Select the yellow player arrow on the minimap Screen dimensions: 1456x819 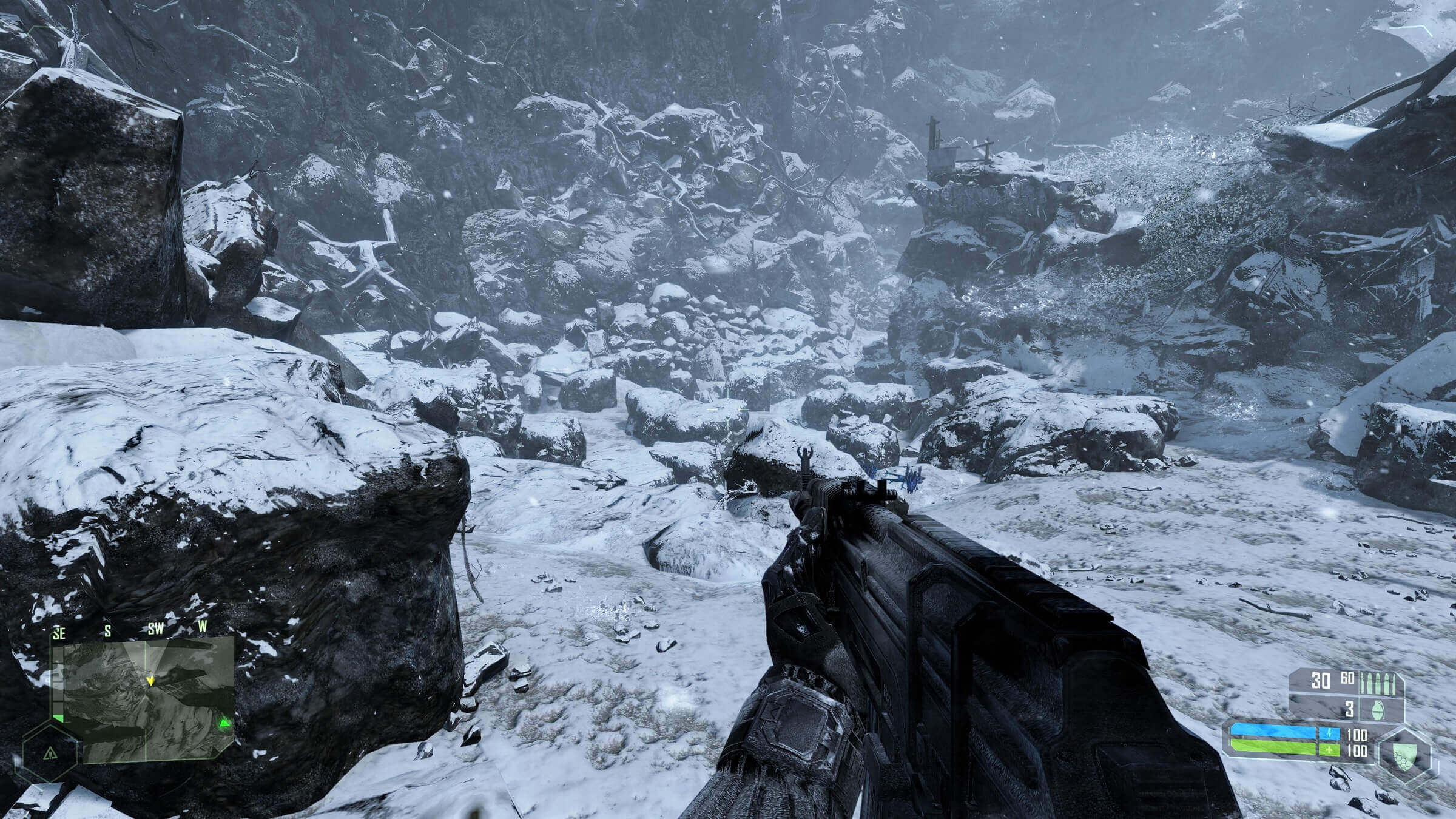[150, 681]
